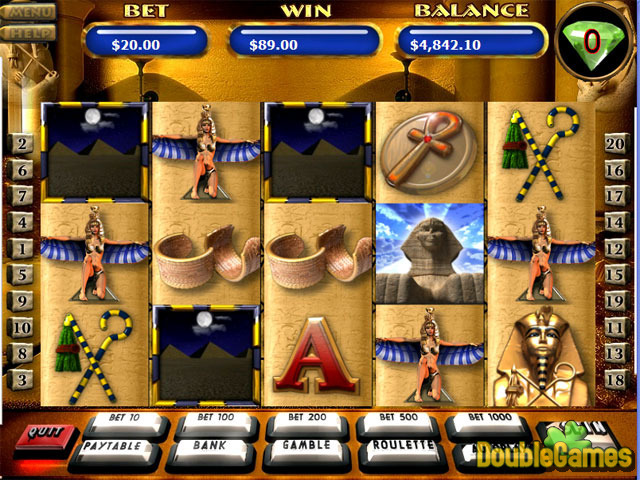The height and width of the screenshot is (480, 640).
Task: Open the Help screen
Action: (28, 32)
